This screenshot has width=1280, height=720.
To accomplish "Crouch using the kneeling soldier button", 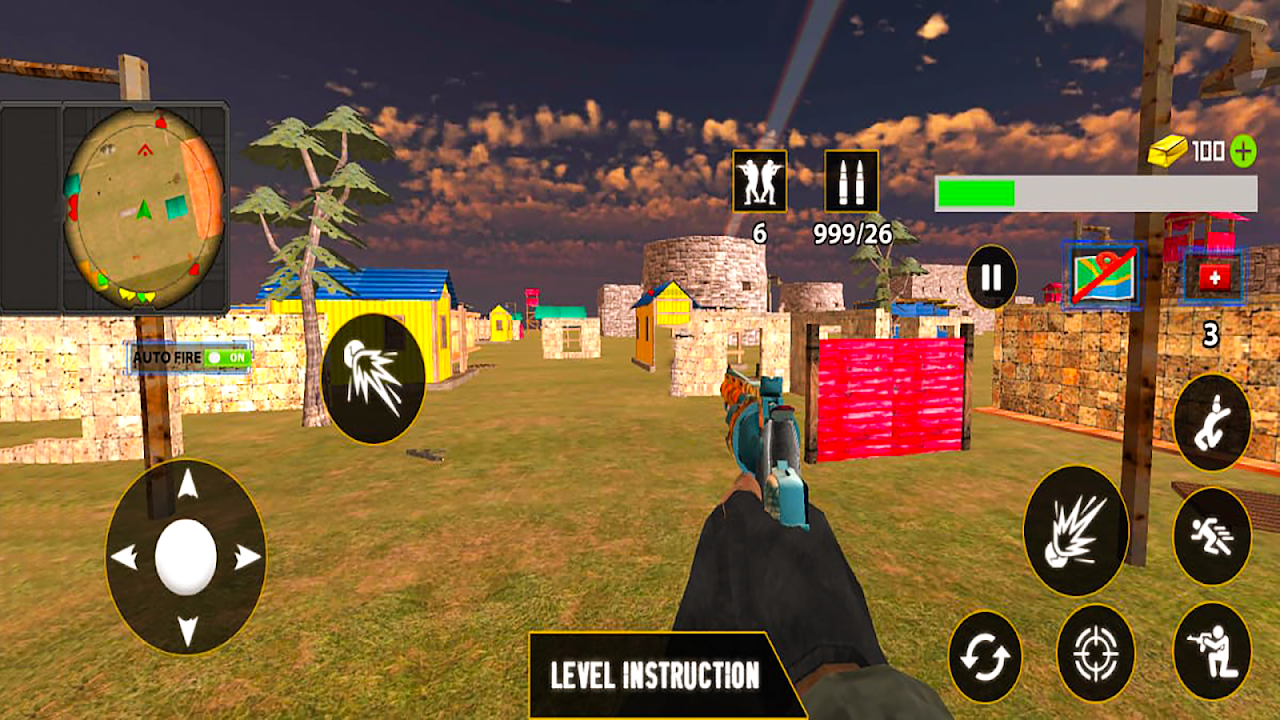I will coord(1211,651).
